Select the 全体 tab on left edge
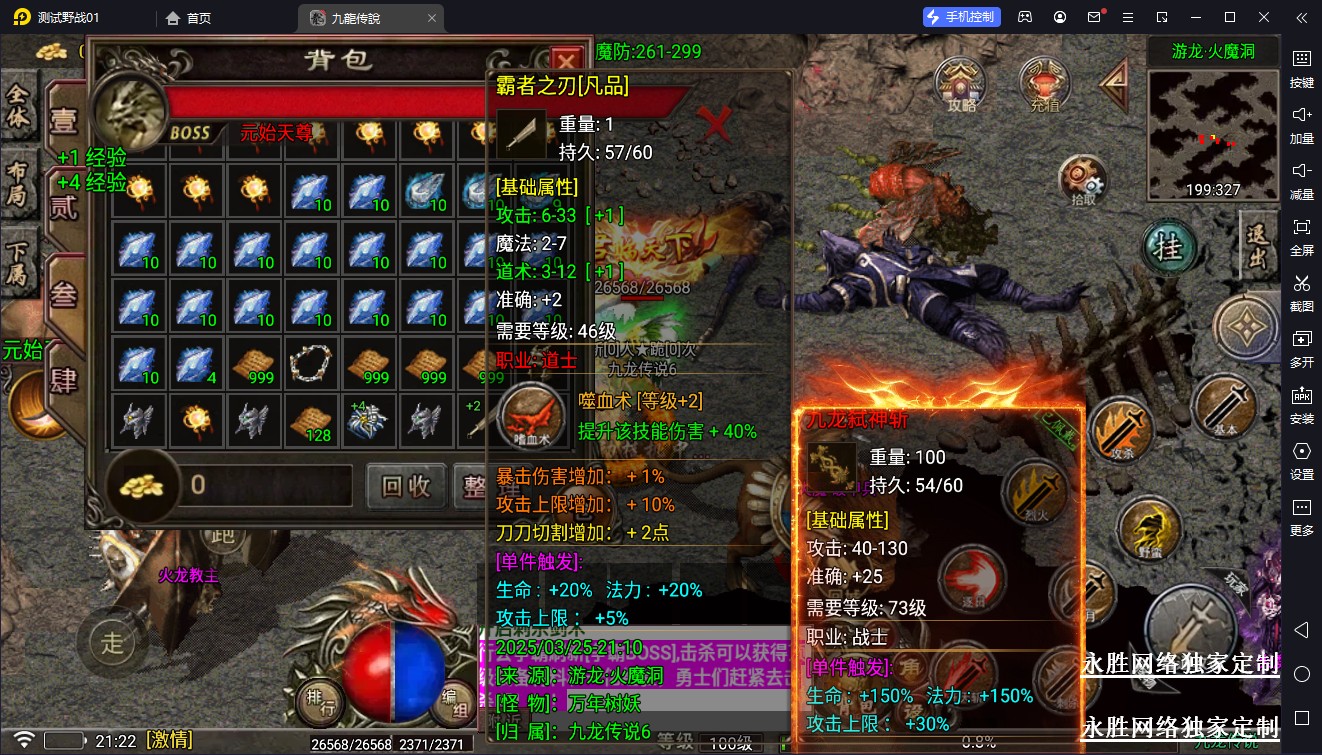 coord(19,105)
